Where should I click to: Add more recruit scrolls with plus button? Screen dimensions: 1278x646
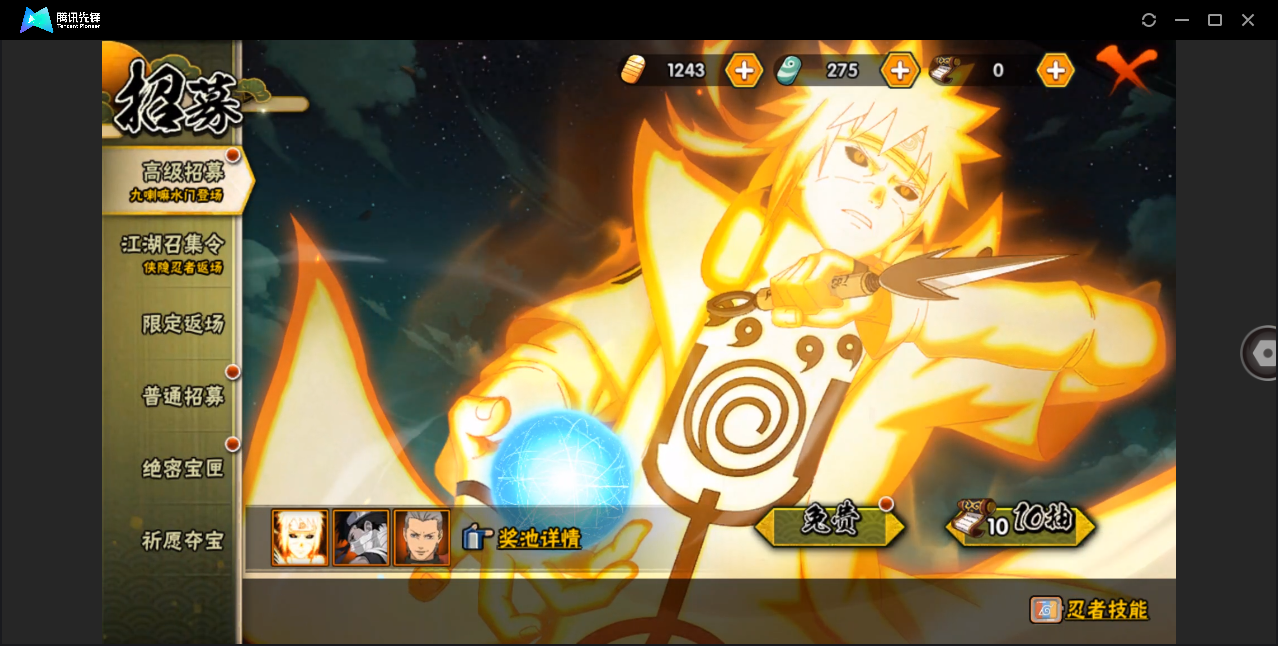[1055, 70]
